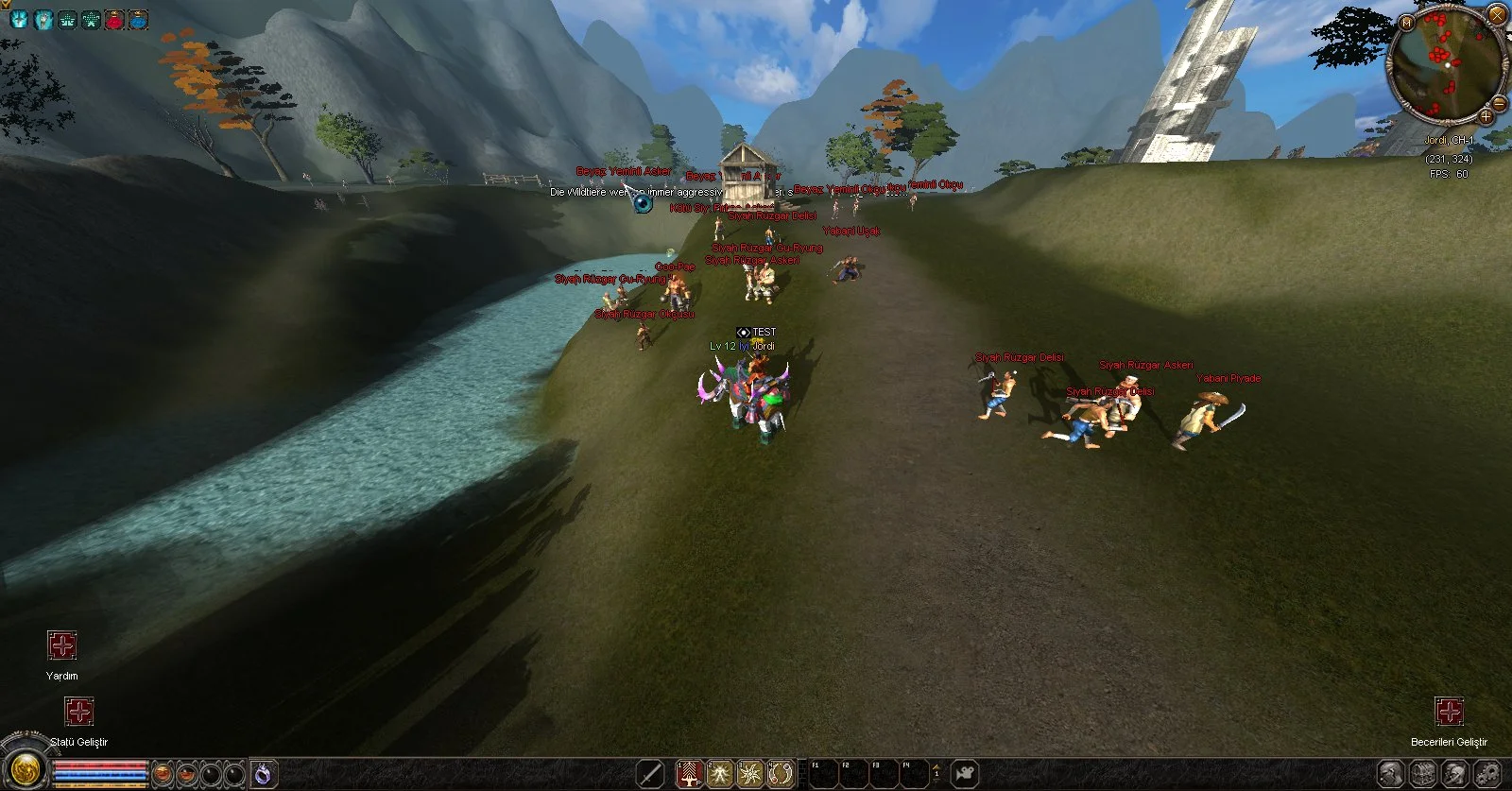Open the full map with the M button
Viewport: 1512px width, 791px height.
1406,23
